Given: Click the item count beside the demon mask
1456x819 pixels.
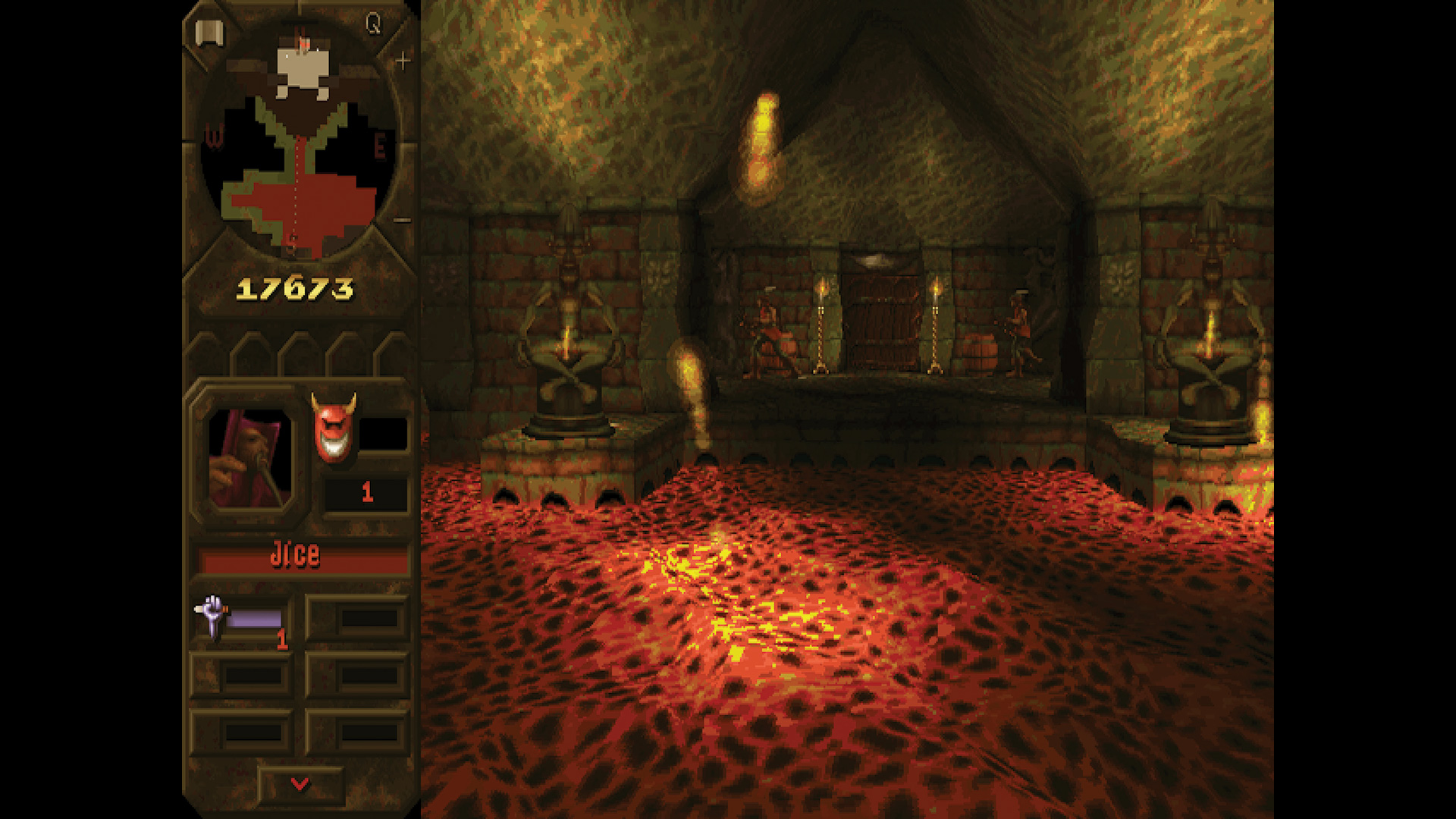Looking at the screenshot, I should (368, 493).
